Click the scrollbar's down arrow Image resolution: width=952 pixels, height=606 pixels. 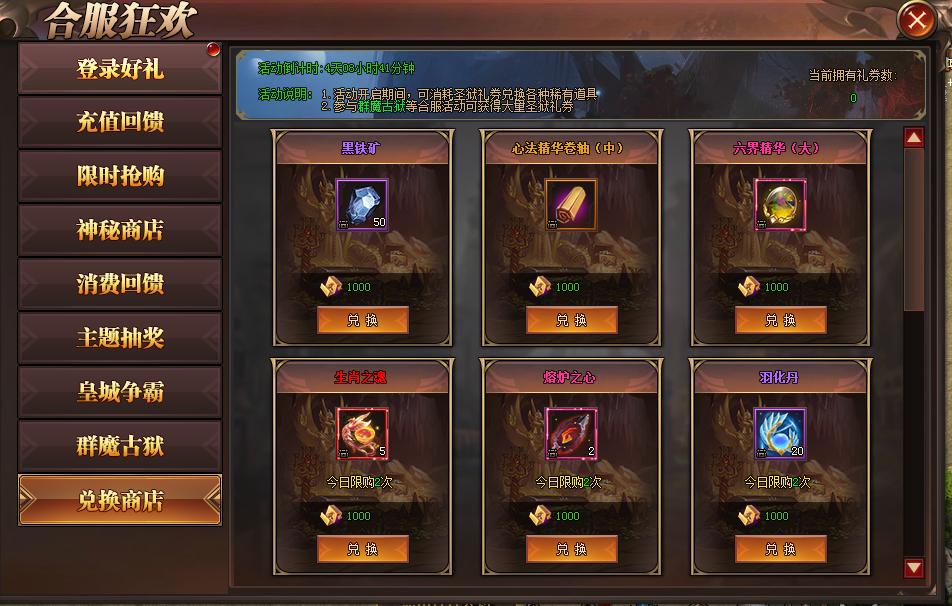[913, 568]
